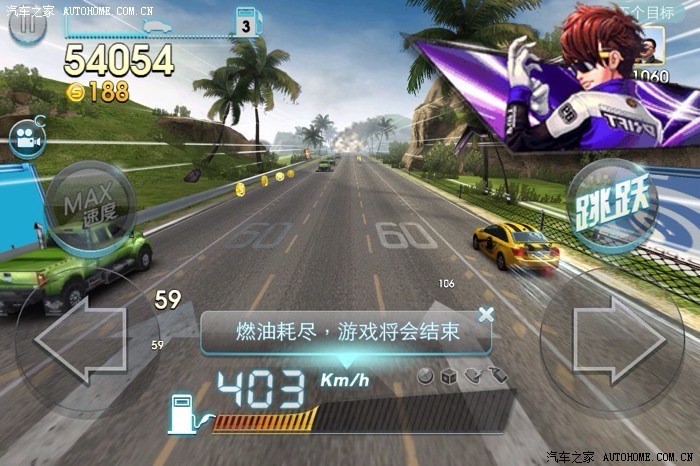Screen dimensions: 700x466
Task: Select the next-target player avatar
Action: tap(650, 47)
